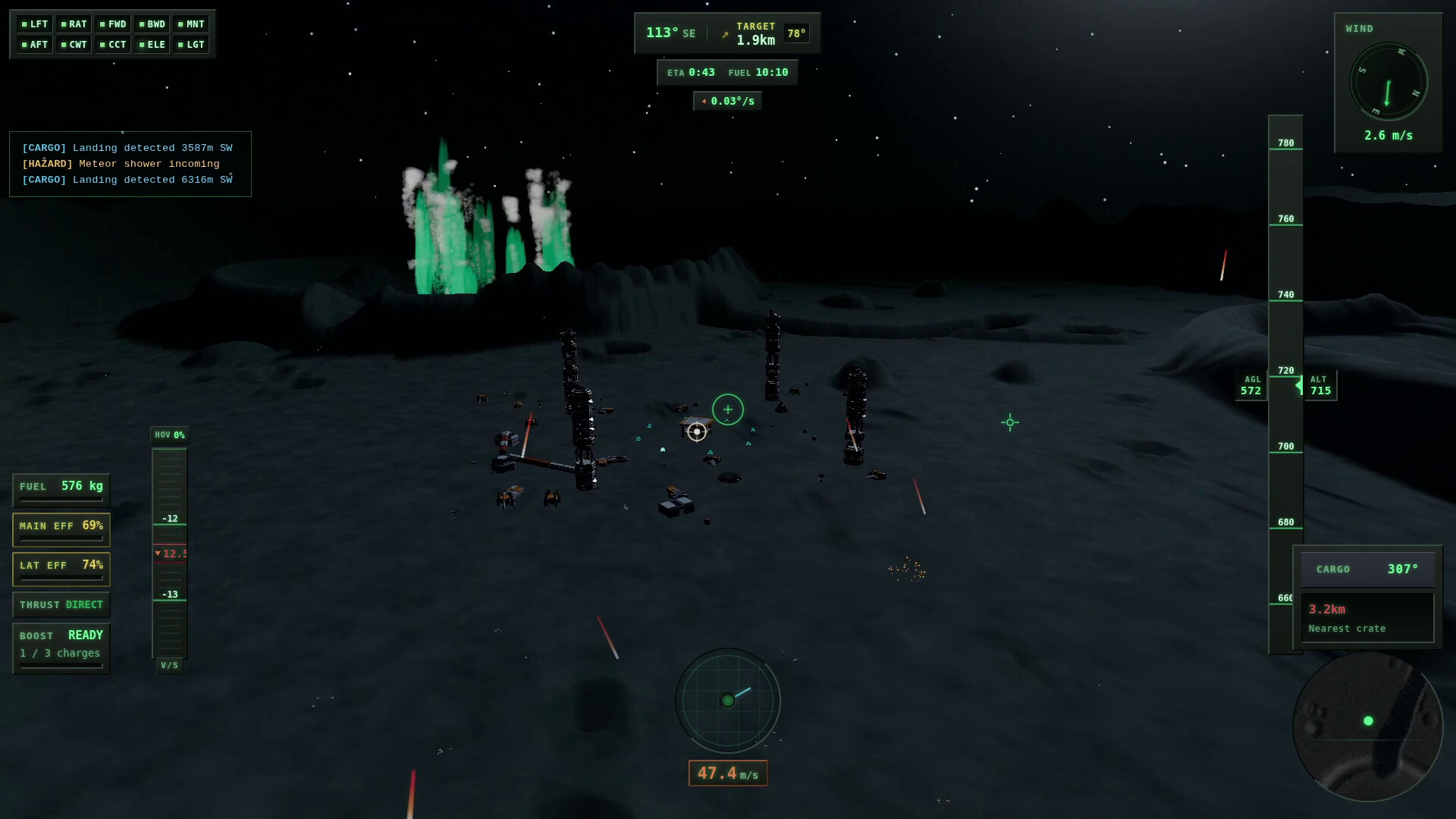
Task: Expand the CWT indicator options
Action: tap(74, 44)
